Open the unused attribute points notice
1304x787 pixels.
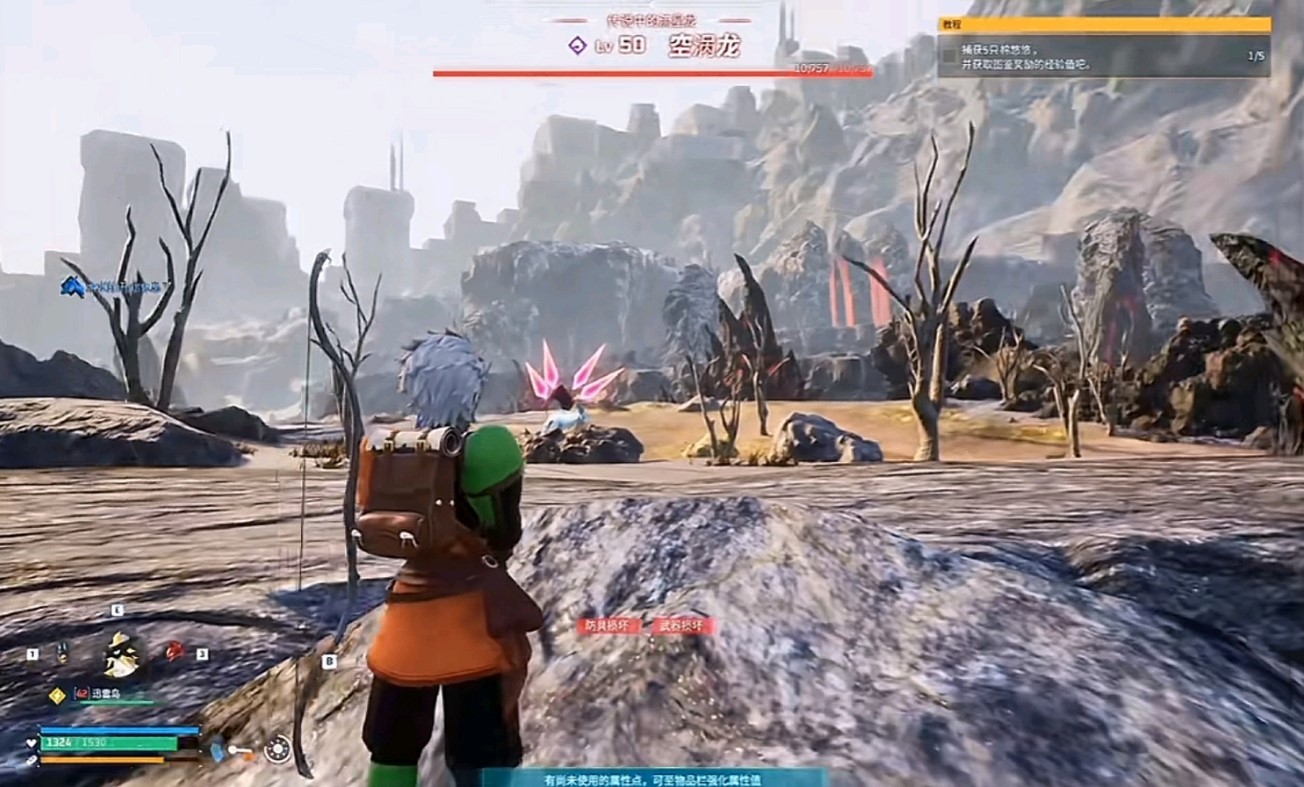click(x=653, y=778)
